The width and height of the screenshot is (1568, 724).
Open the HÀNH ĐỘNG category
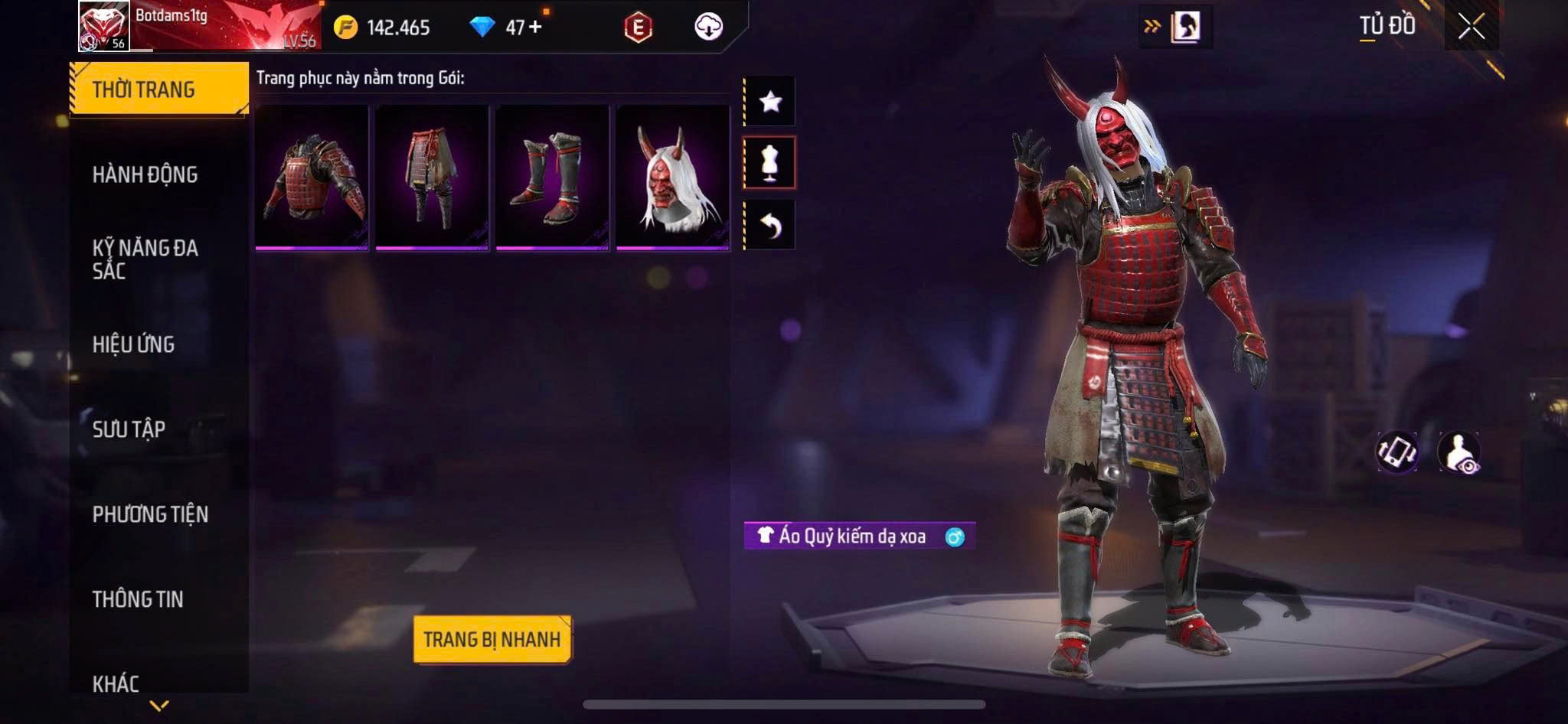[x=145, y=174]
